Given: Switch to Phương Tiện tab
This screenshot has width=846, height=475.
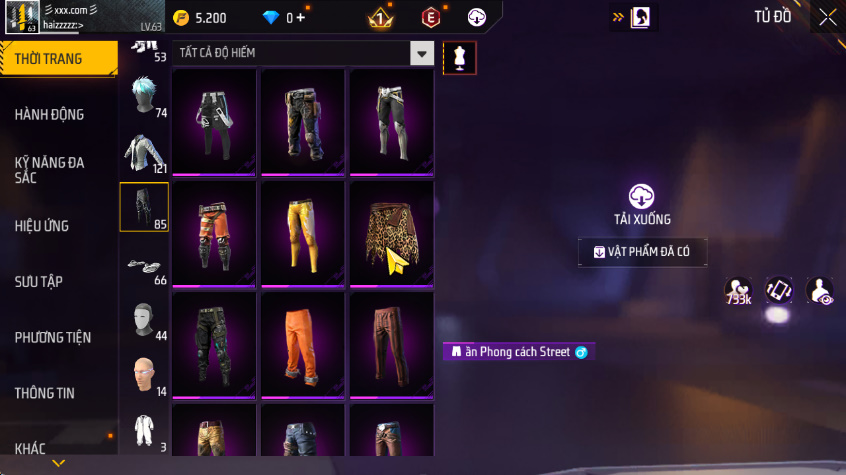Looking at the screenshot, I should pyautogui.click(x=52, y=337).
